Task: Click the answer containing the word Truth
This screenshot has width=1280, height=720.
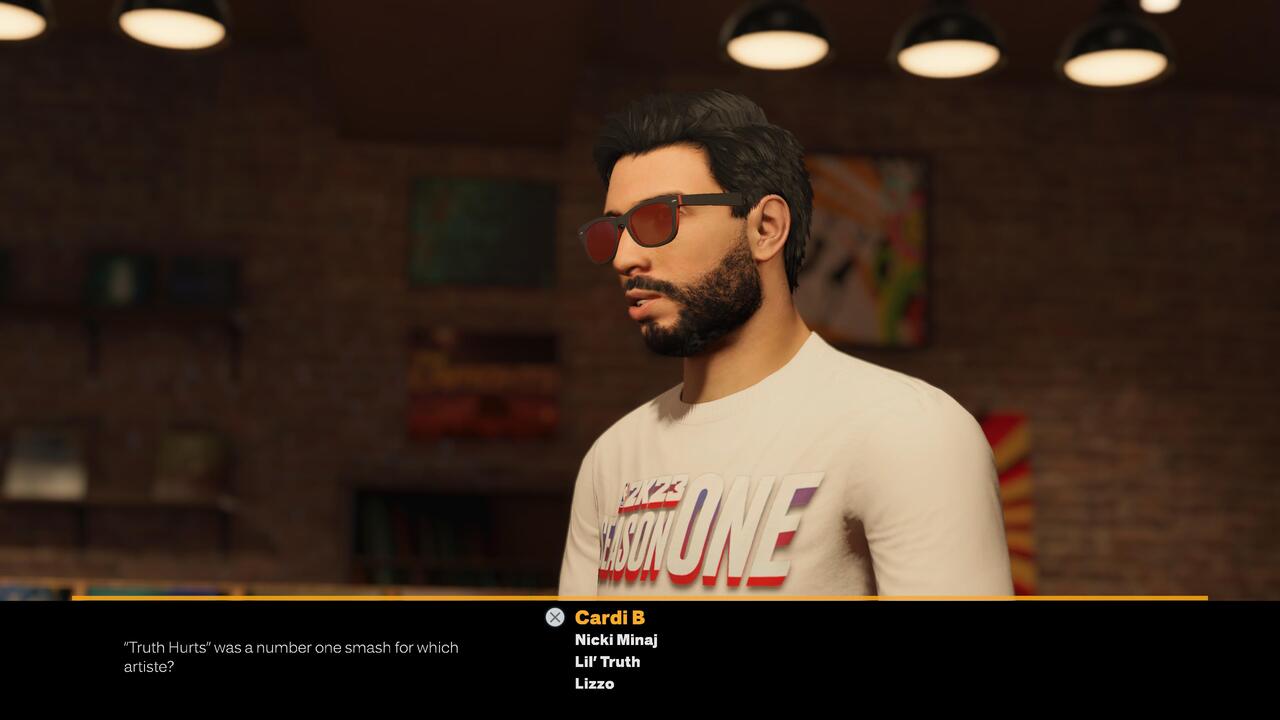Action: pos(607,661)
